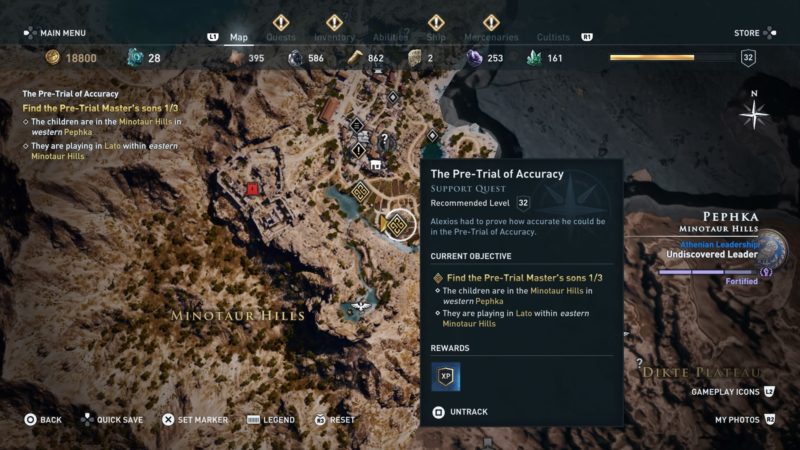800x450 pixels.
Task: Go to the Mercenaries tab
Action: [x=491, y=38]
